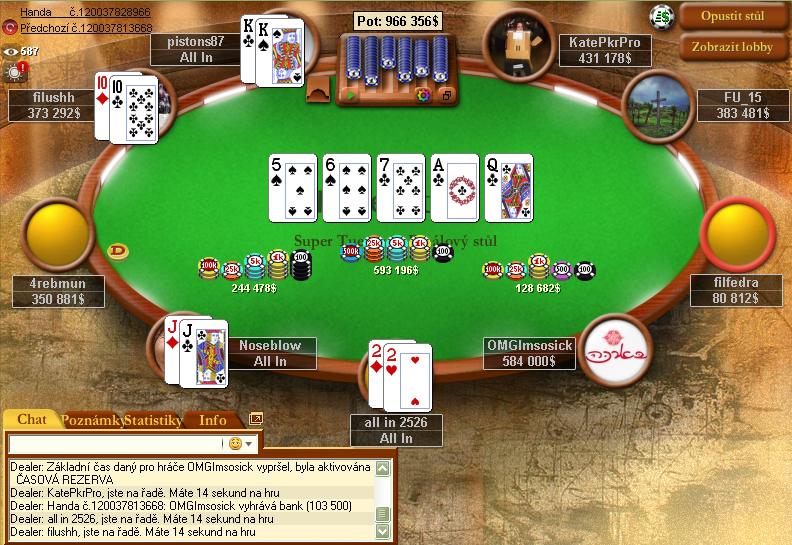792x545 pixels.
Task: Click the chat scrollbar down arrow
Action: [x=382, y=532]
